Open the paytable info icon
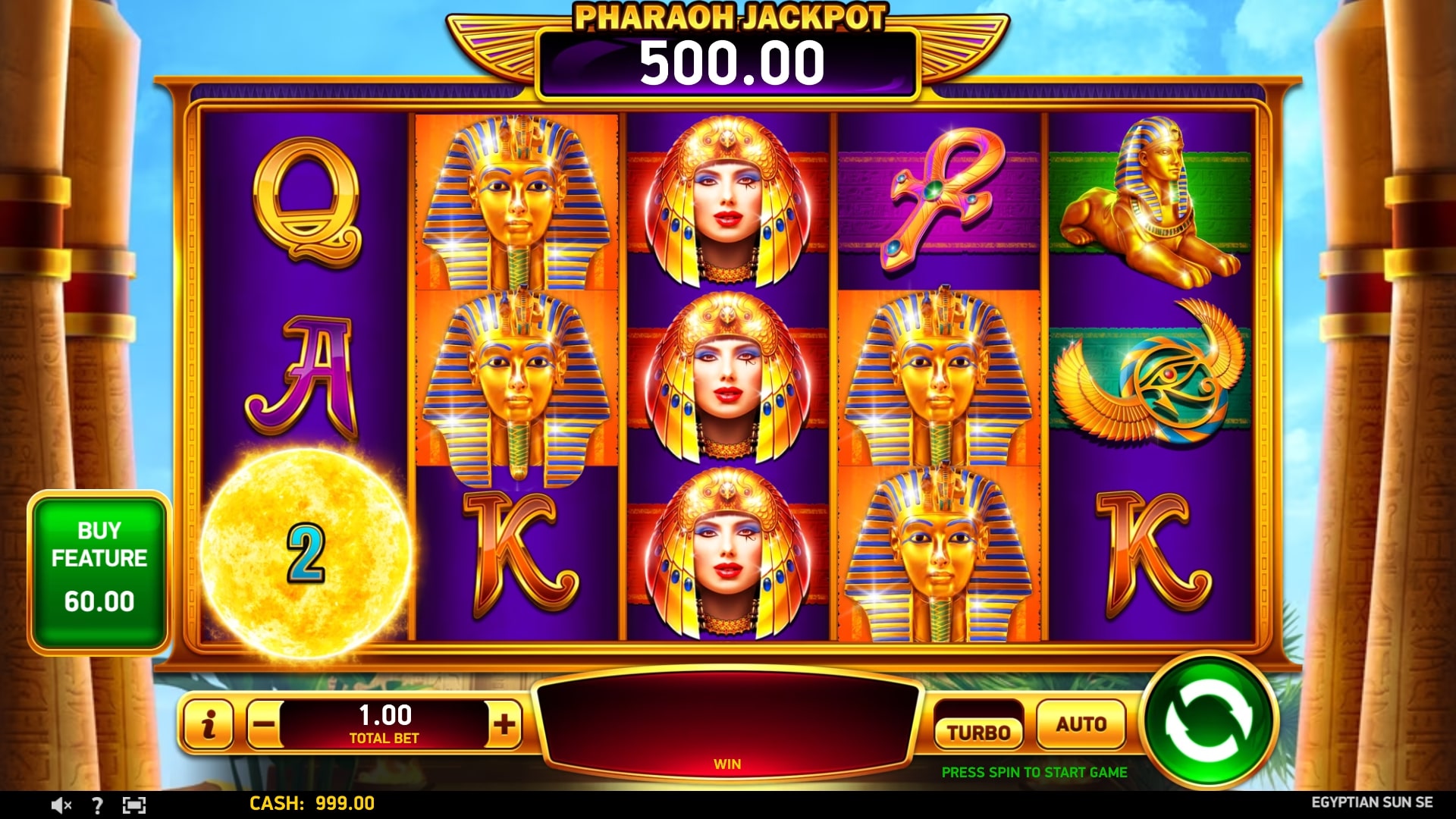 (x=208, y=724)
